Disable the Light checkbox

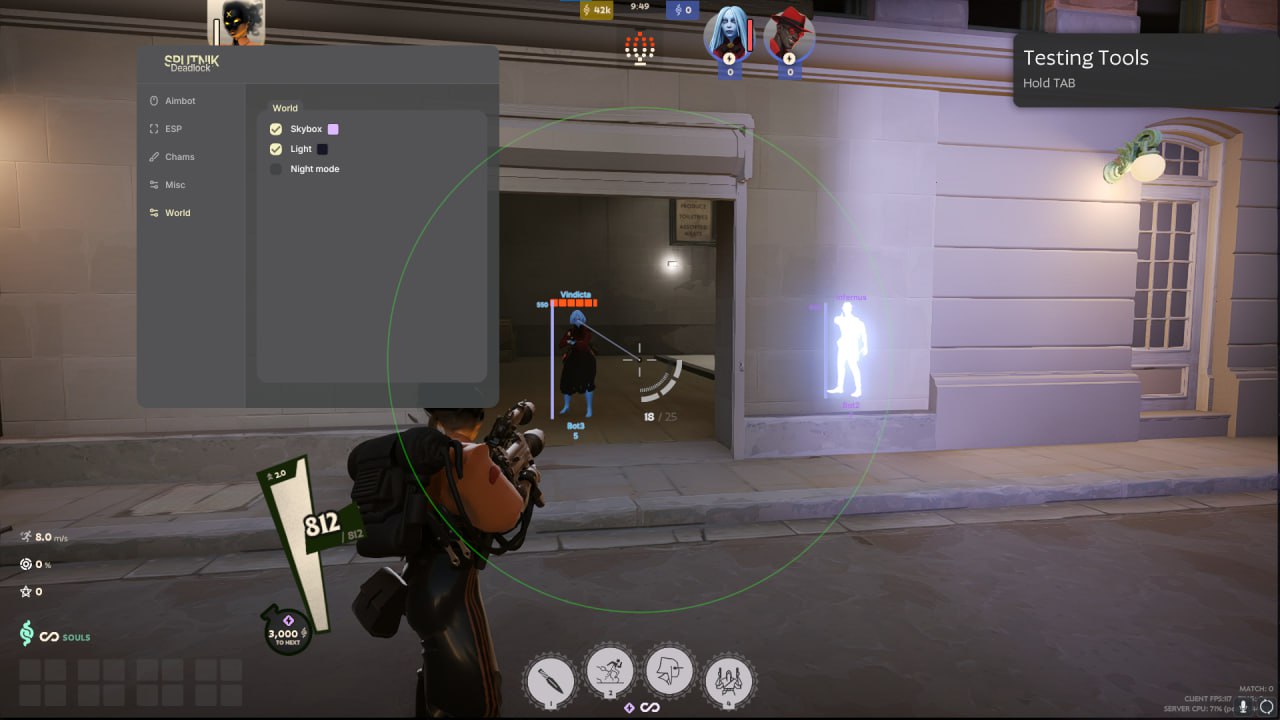pyautogui.click(x=276, y=149)
